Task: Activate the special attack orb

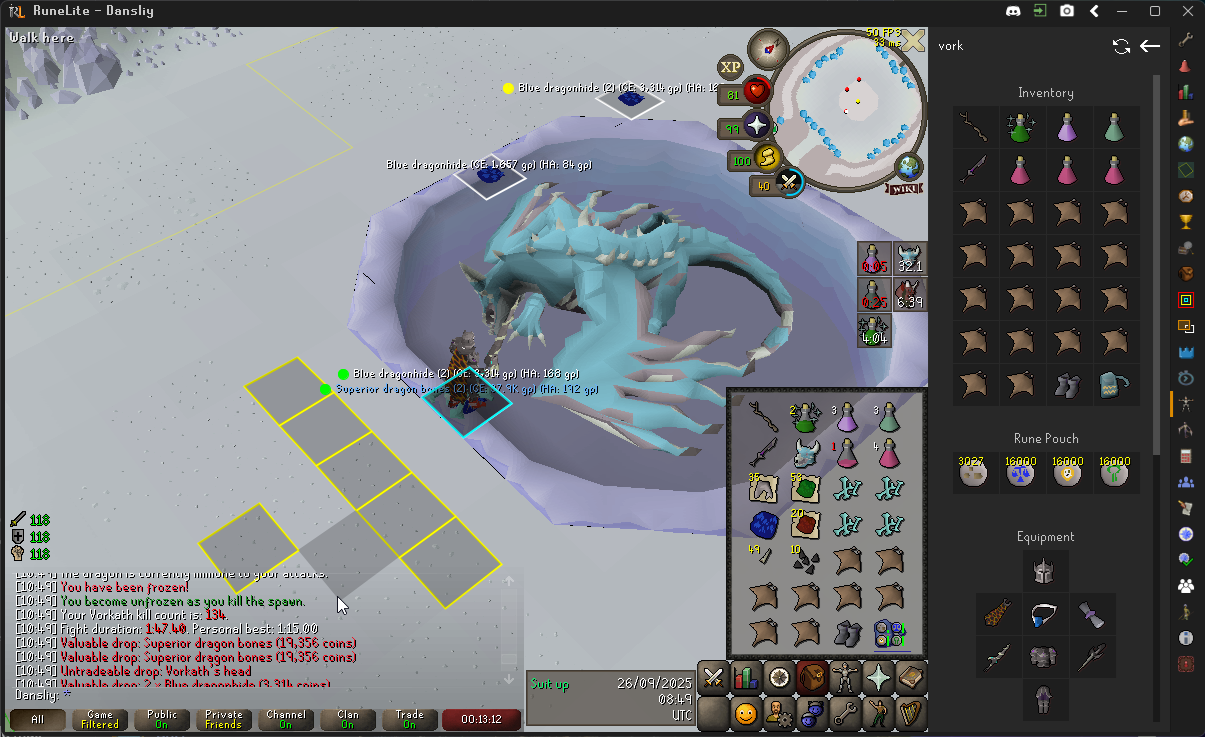Action: 788,183
